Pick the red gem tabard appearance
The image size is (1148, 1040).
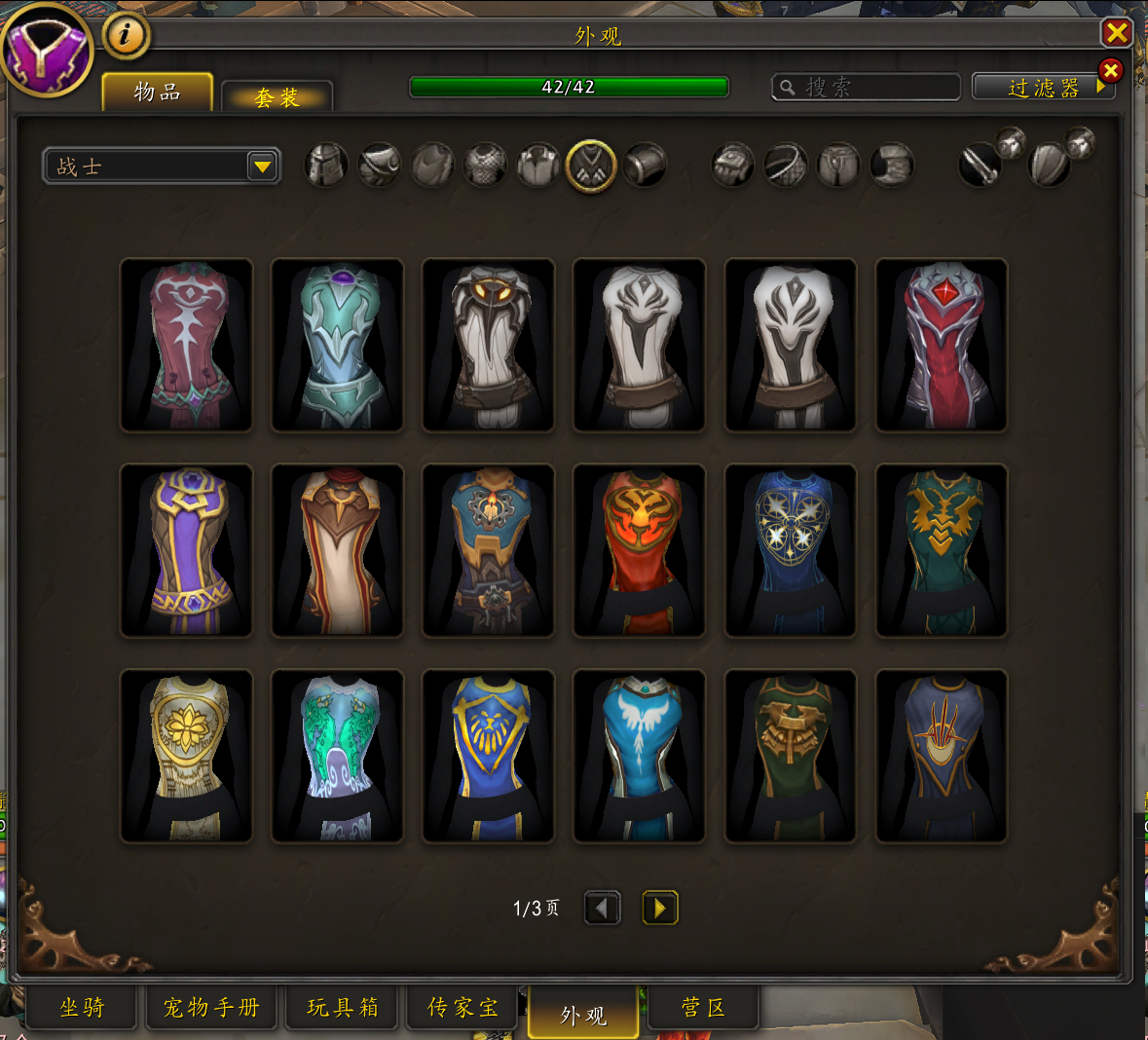coord(942,345)
